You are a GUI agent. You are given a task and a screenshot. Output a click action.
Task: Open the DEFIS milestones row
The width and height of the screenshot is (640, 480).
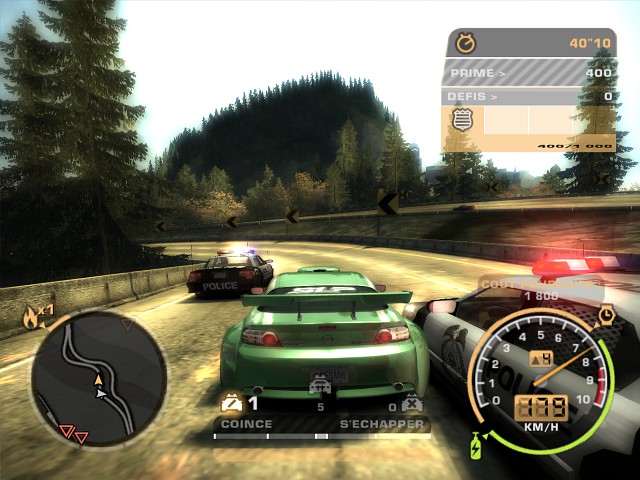[x=529, y=97]
